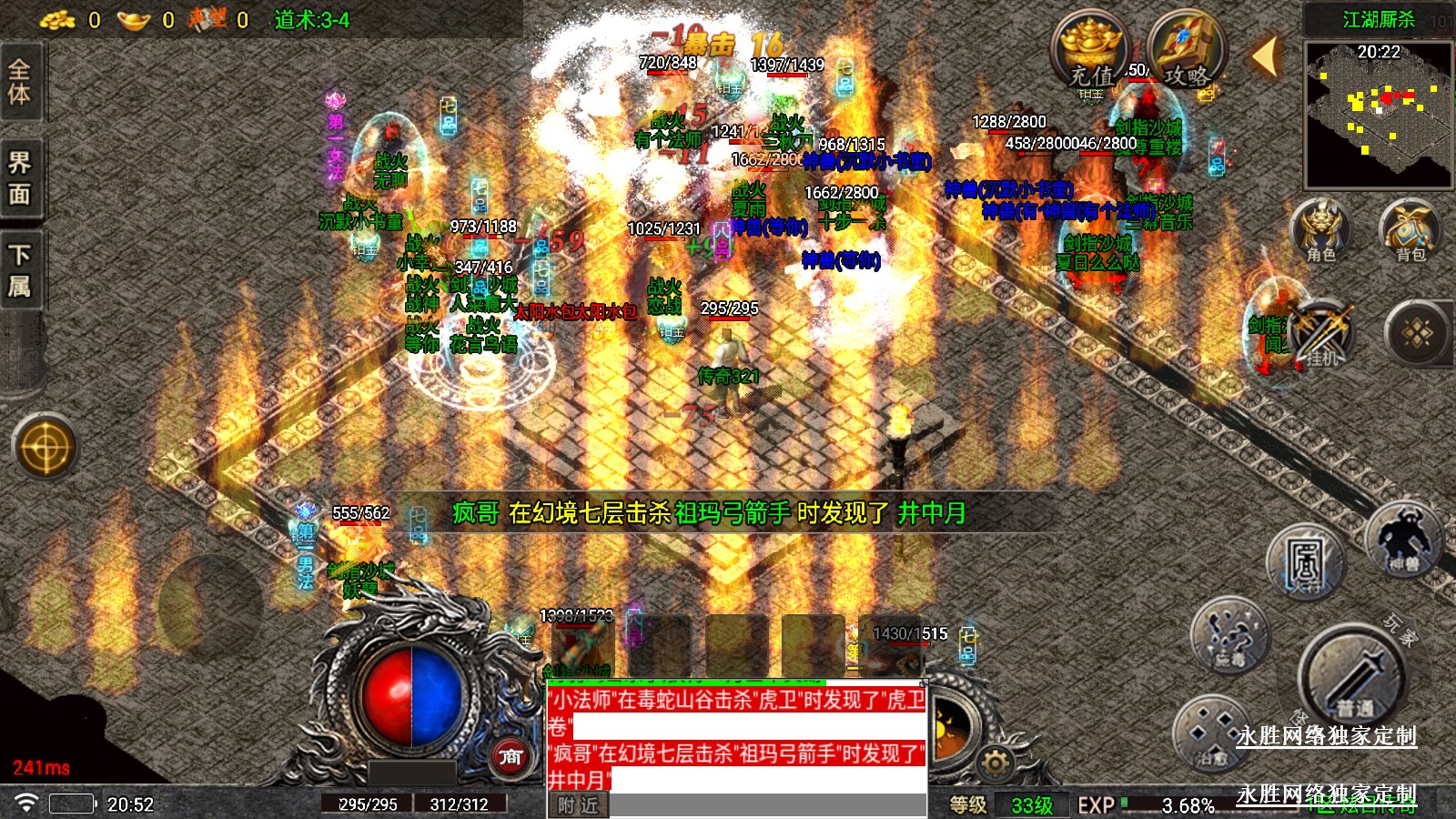Screen dimensions: 1456x819
Task: Collapse the top icons with the gold arrow
Action: click(1265, 56)
